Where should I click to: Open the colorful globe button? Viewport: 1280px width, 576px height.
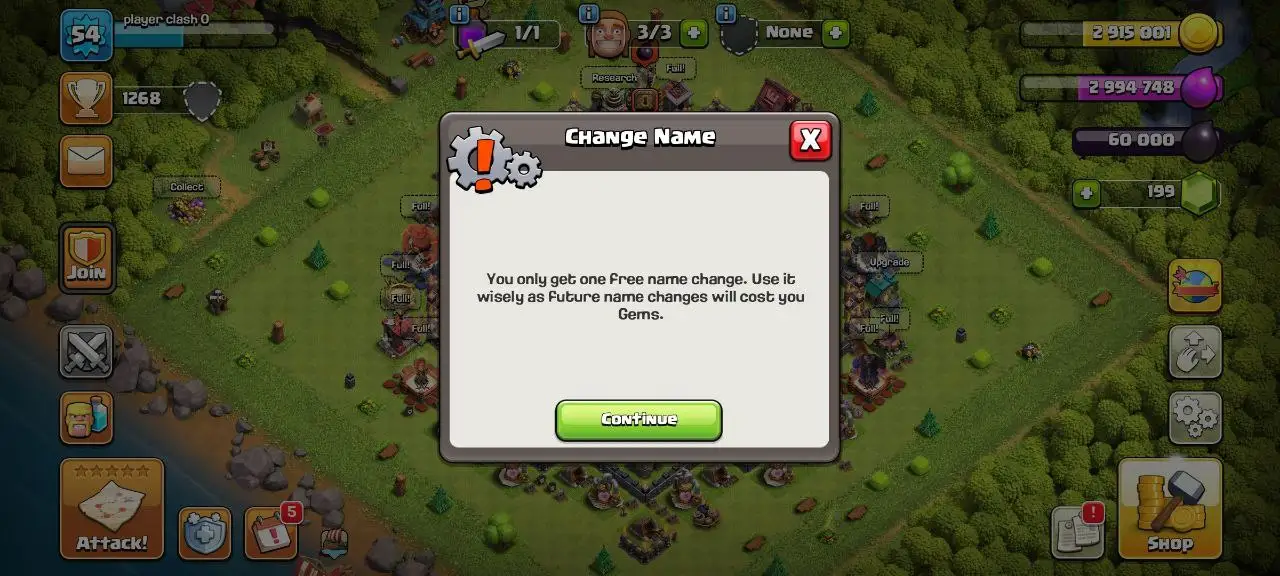(x=1195, y=286)
